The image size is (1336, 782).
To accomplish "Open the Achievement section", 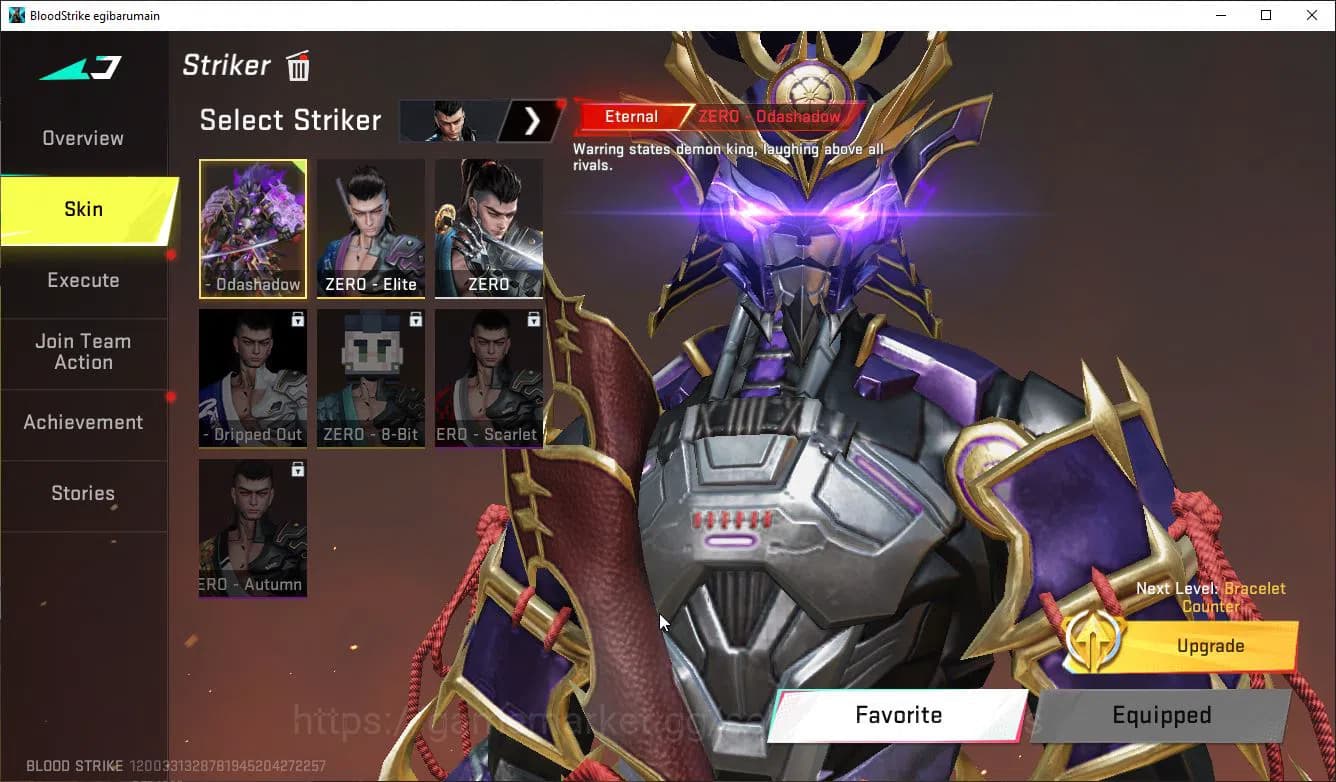I will coord(83,422).
